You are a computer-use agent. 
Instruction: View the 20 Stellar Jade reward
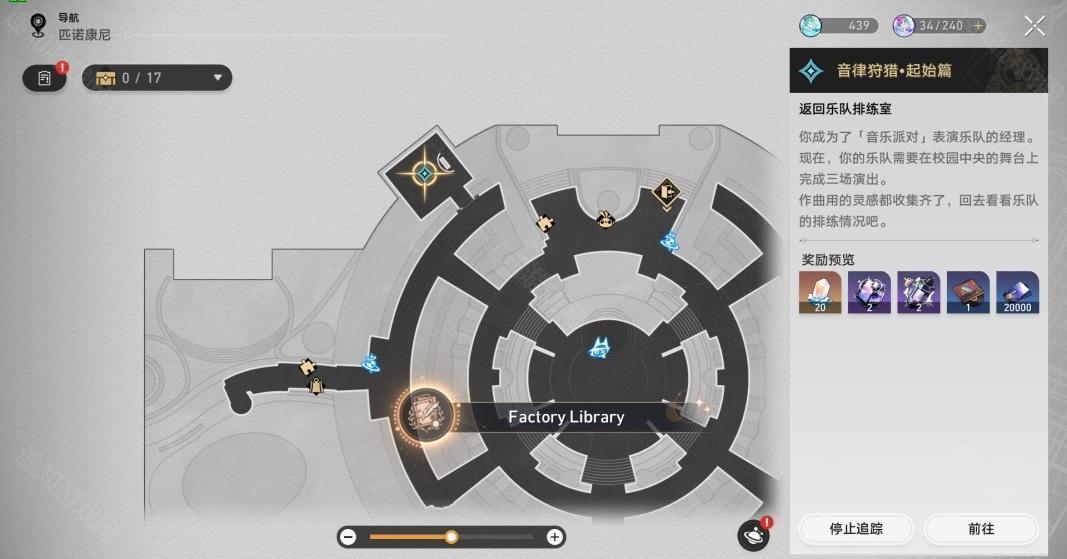pos(819,292)
